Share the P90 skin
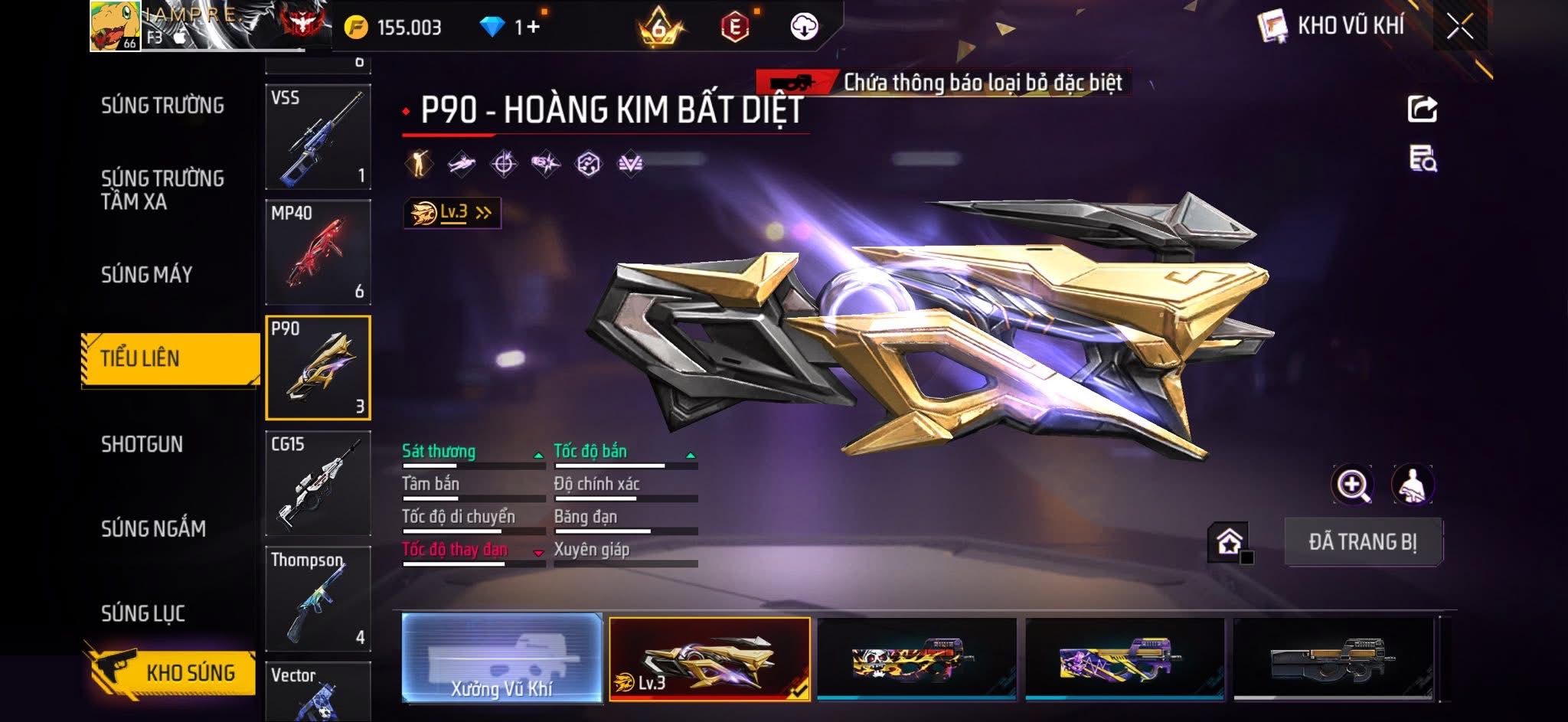 [x=1423, y=109]
